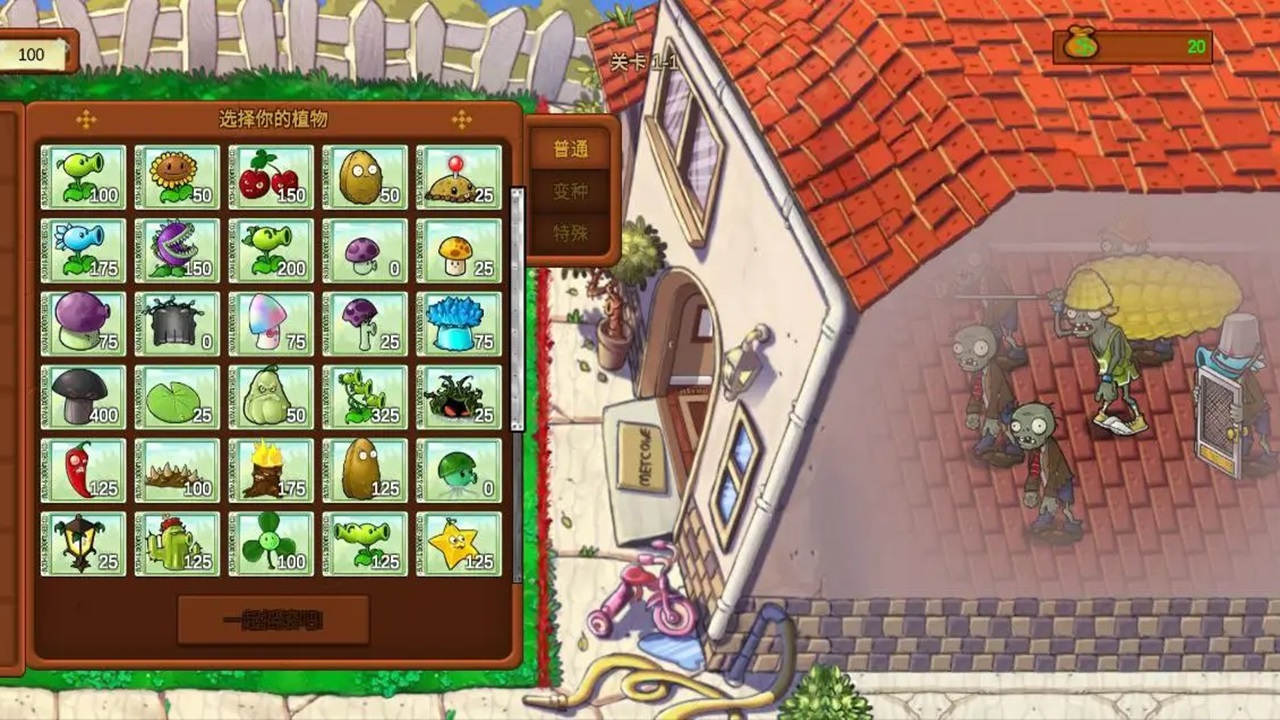Choose the Sunflower seed card
Screen dimensions: 1280x720
pyautogui.click(x=177, y=177)
